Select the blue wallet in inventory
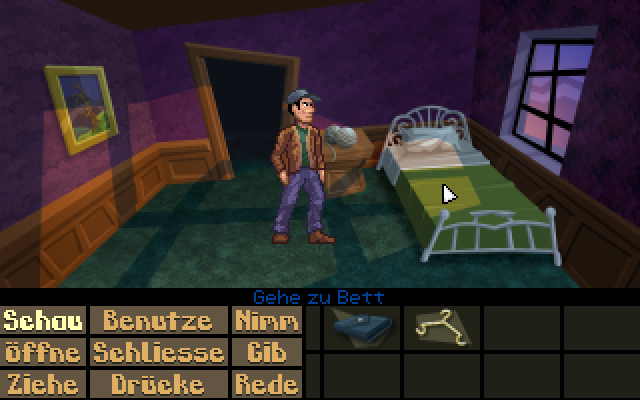640x400 pixels. click(360, 326)
